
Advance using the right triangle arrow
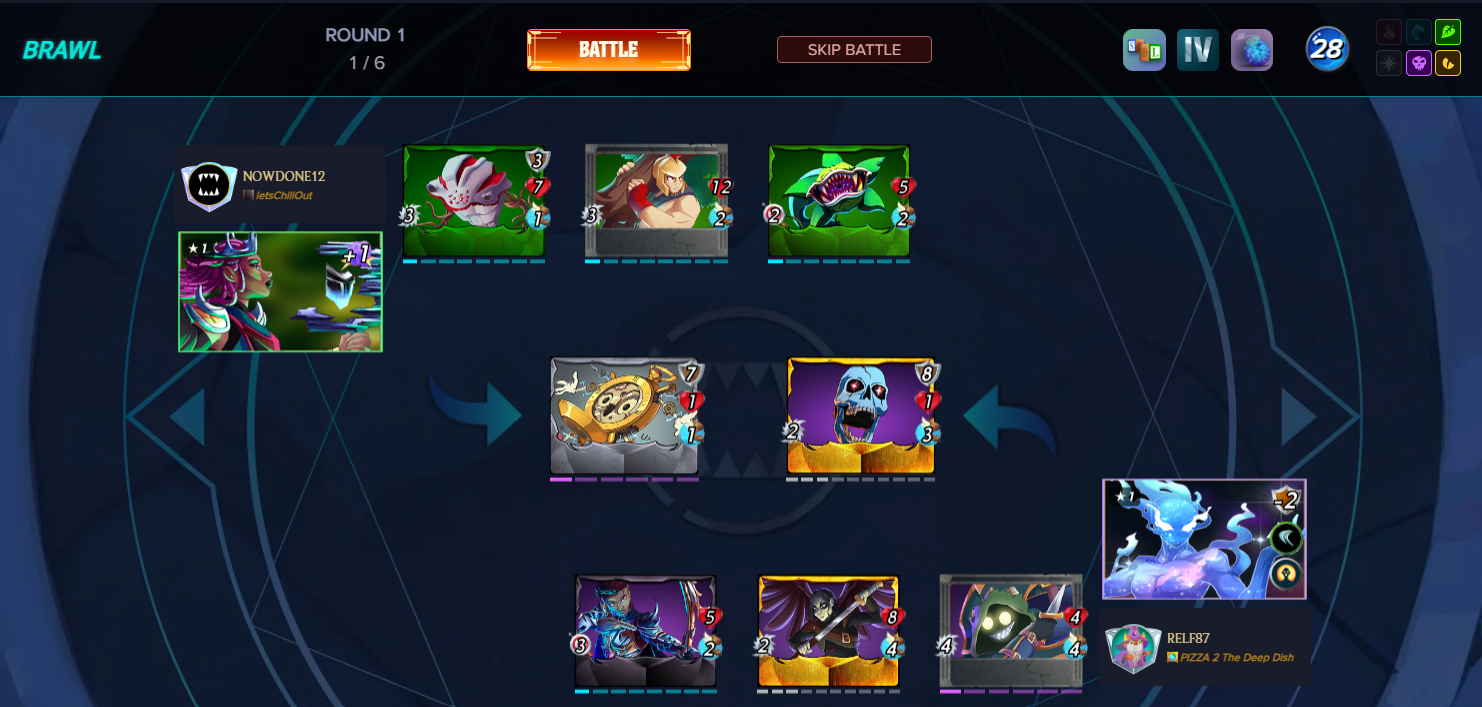(1298, 416)
